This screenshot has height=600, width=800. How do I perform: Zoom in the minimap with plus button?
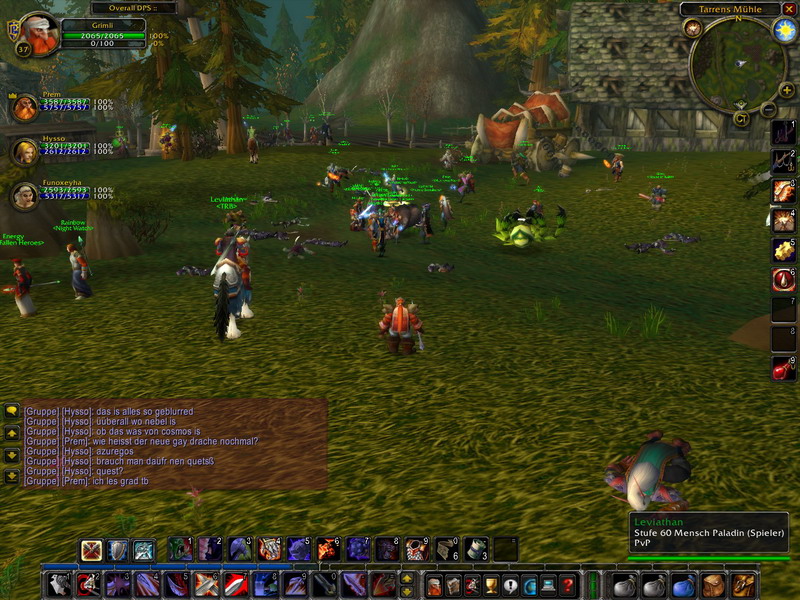[787, 91]
